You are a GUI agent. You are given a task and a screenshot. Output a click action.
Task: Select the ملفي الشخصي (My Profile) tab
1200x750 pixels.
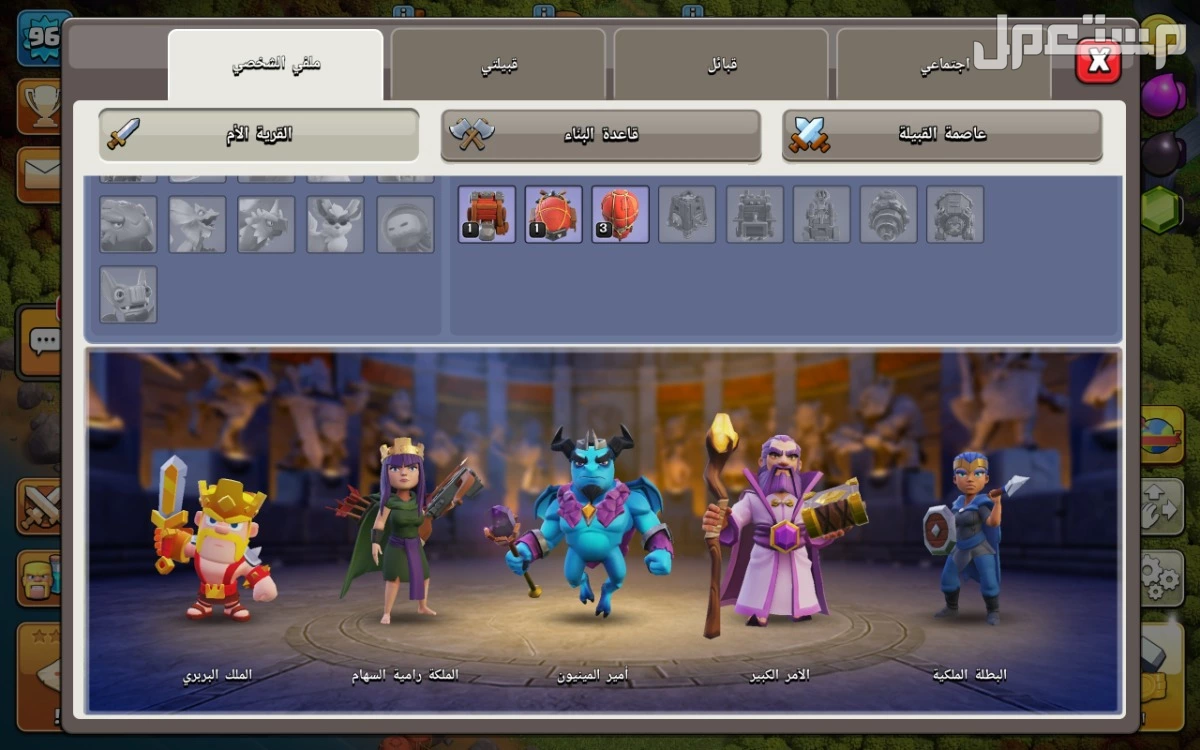[275, 66]
